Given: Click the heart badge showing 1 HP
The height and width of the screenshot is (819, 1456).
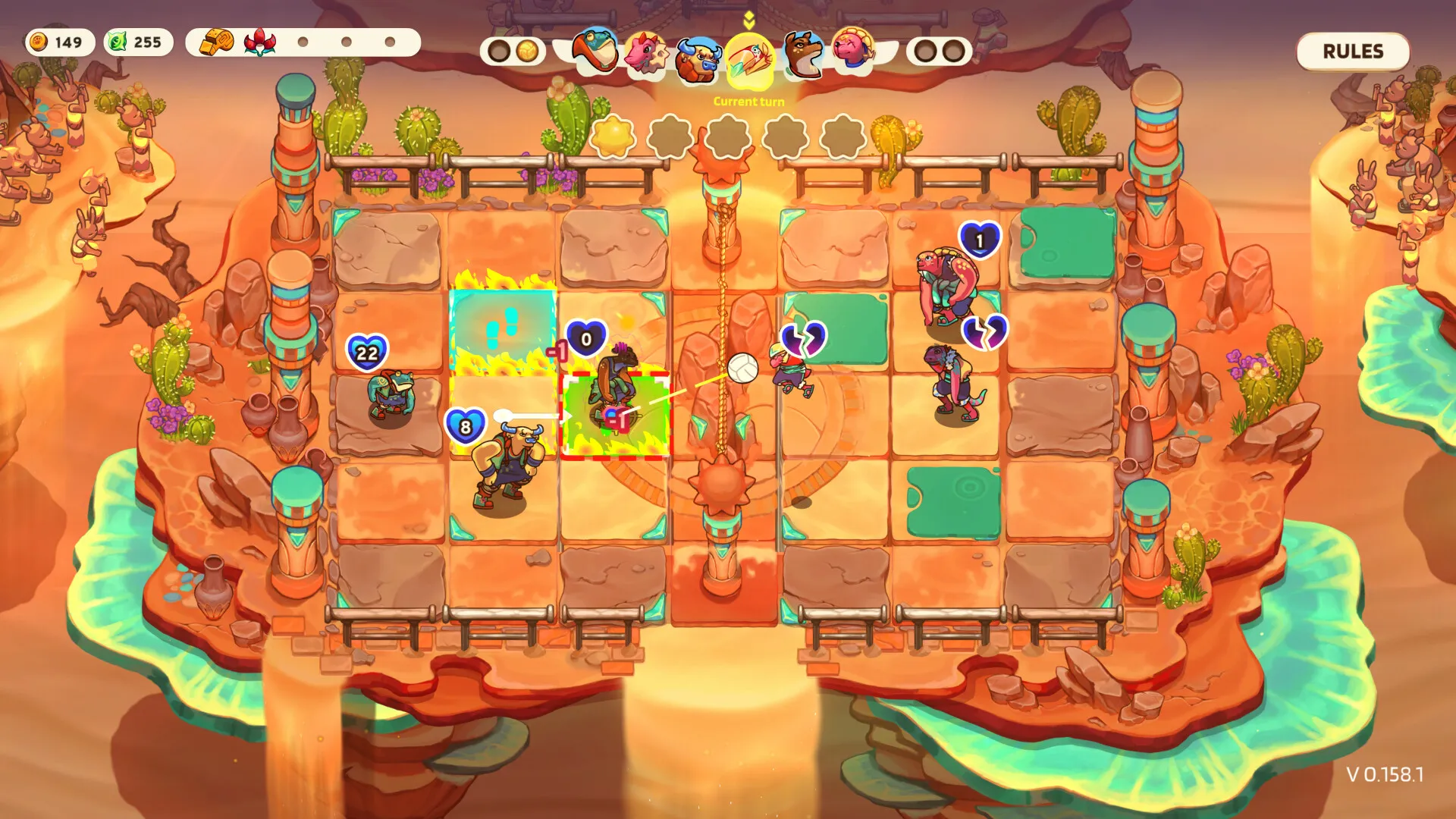Looking at the screenshot, I should [x=978, y=241].
